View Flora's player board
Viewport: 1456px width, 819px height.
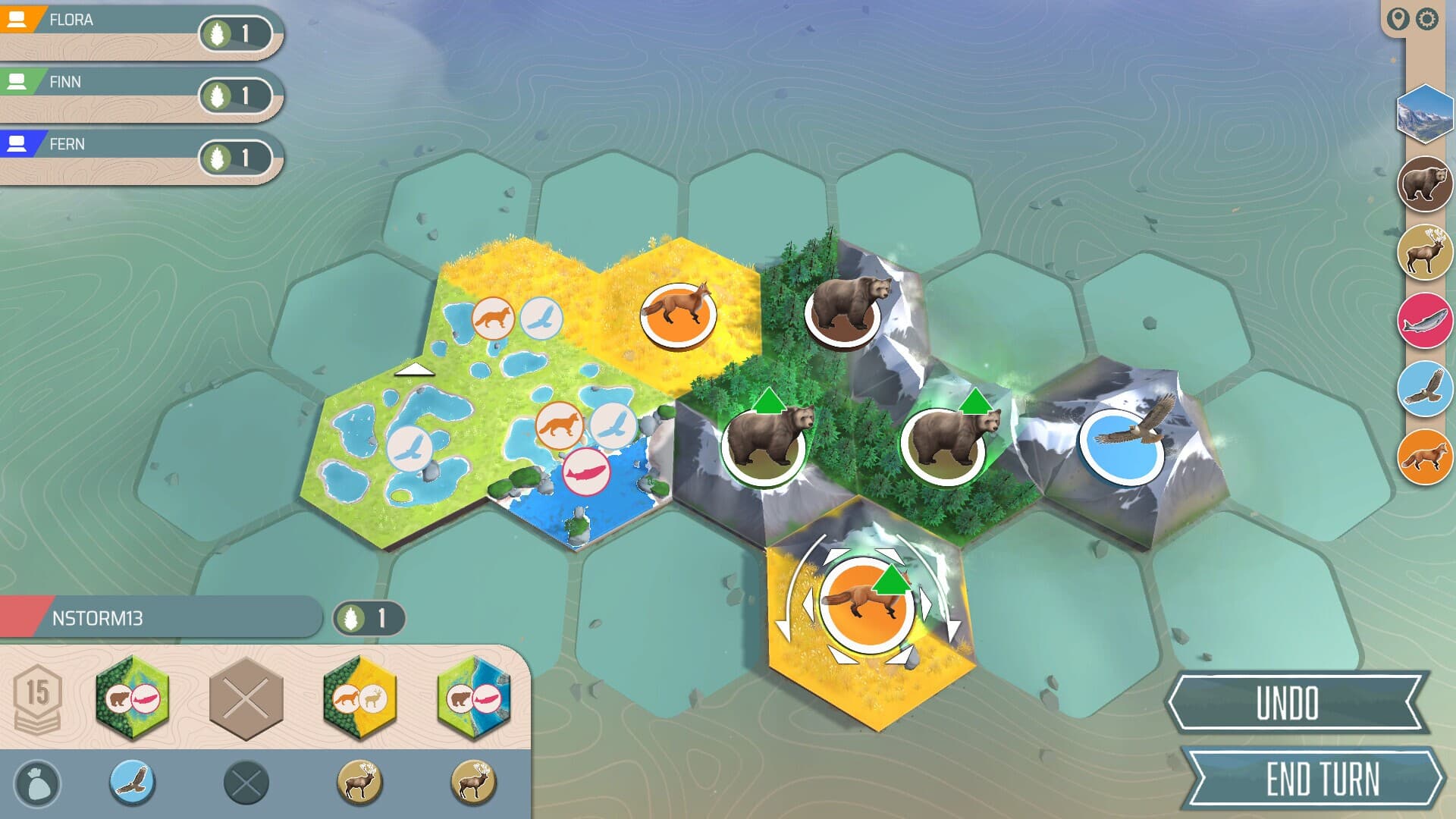136,32
